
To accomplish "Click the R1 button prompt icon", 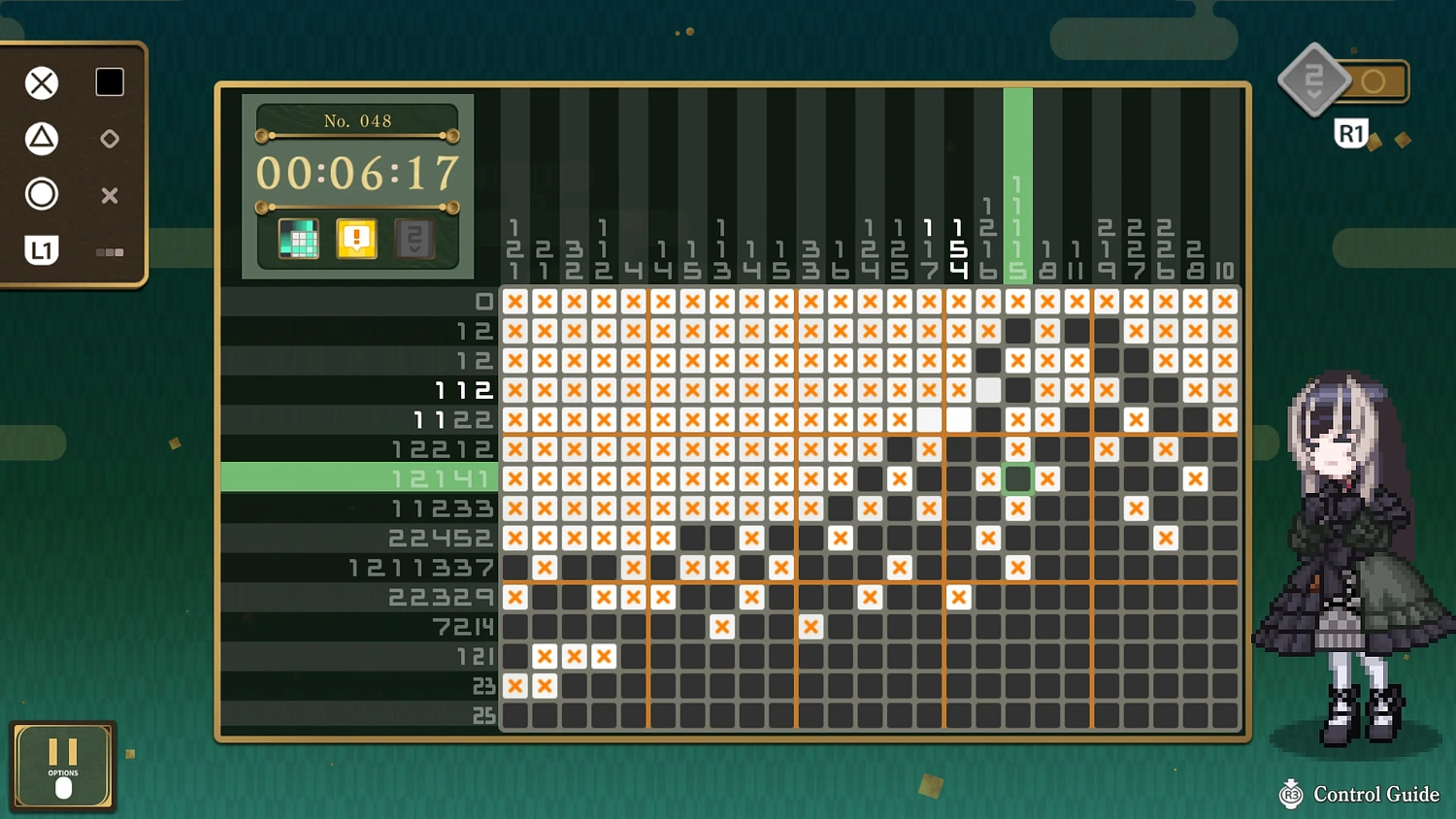I will click(x=1351, y=133).
